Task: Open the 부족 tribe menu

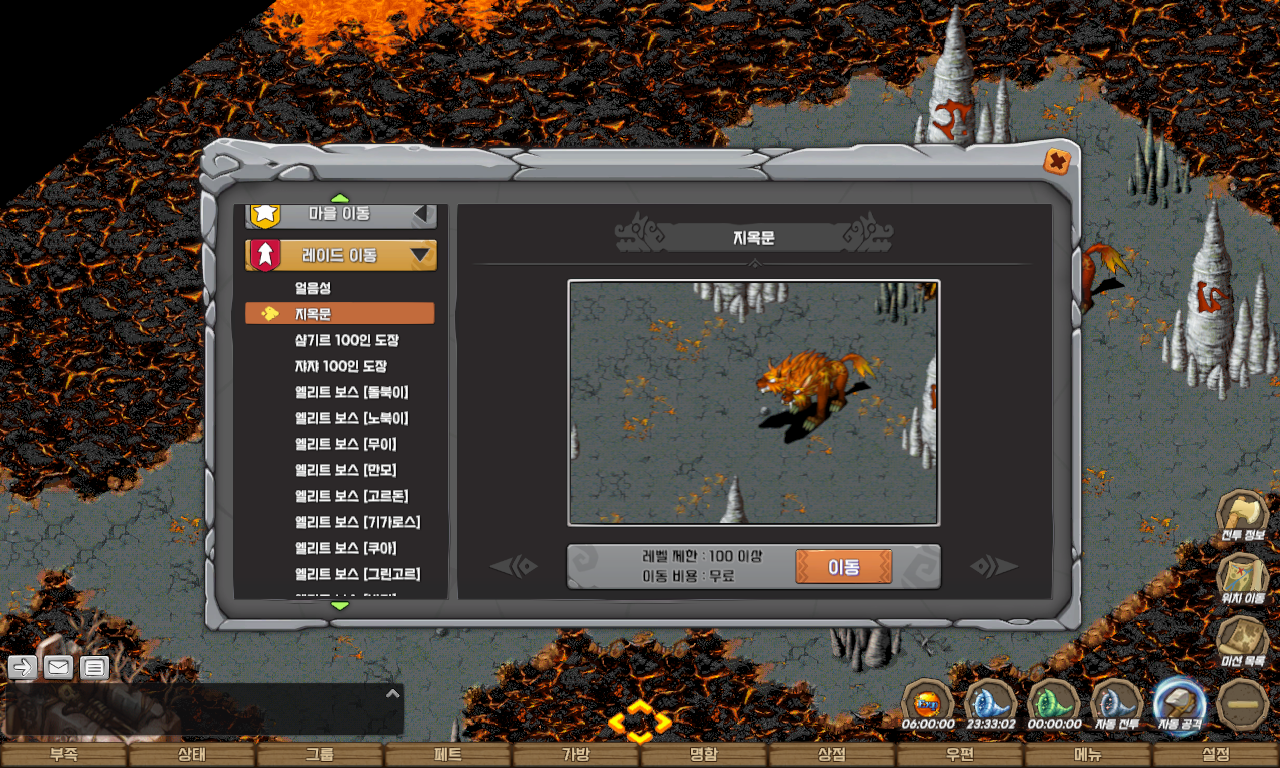Action: pyautogui.click(x=64, y=755)
